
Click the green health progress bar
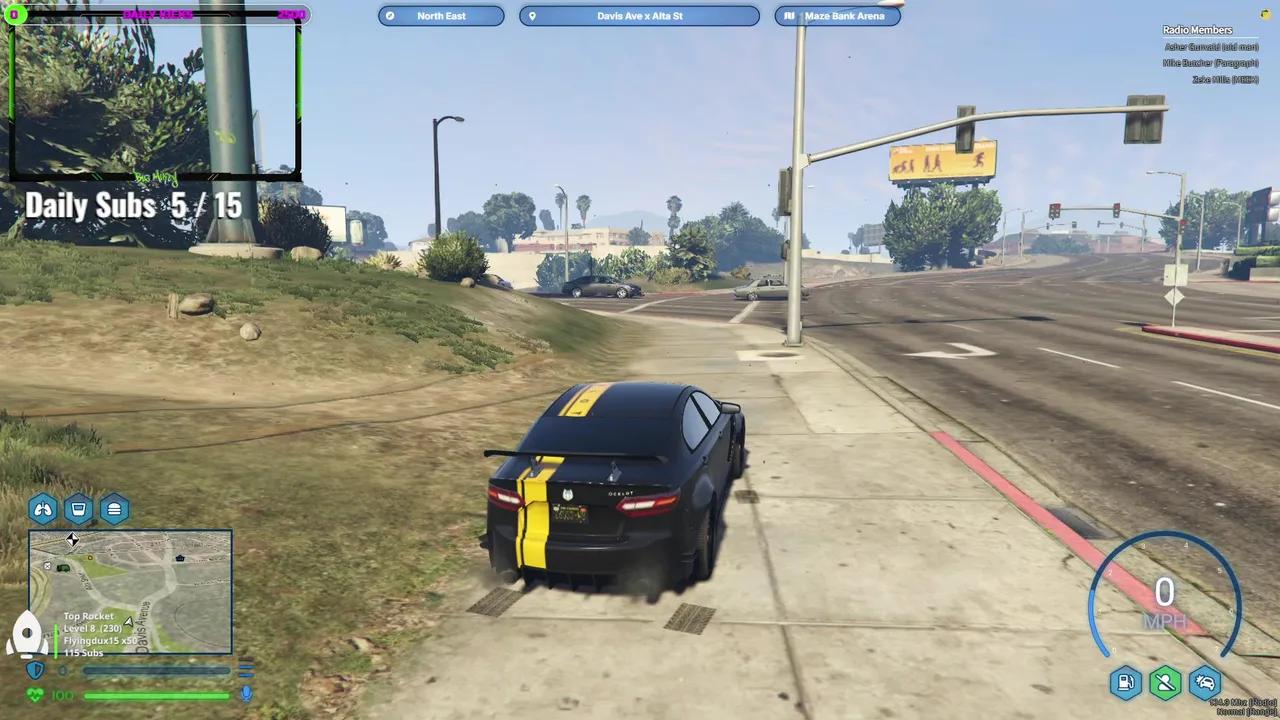155,696
